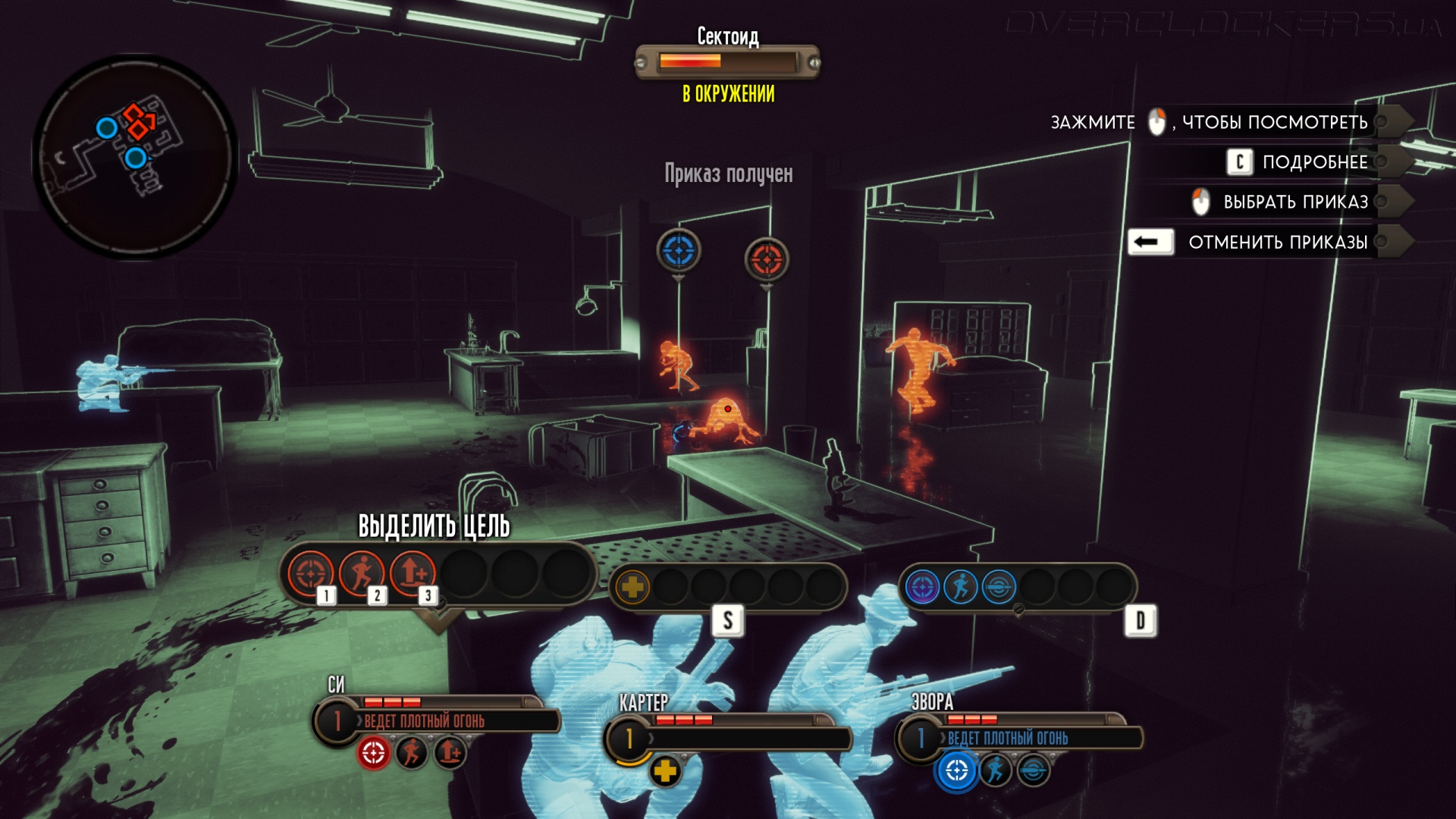Screen dimensions: 1456x819
Task: Use the yellow cross heal ability in Carter's bar
Action: 632,586
